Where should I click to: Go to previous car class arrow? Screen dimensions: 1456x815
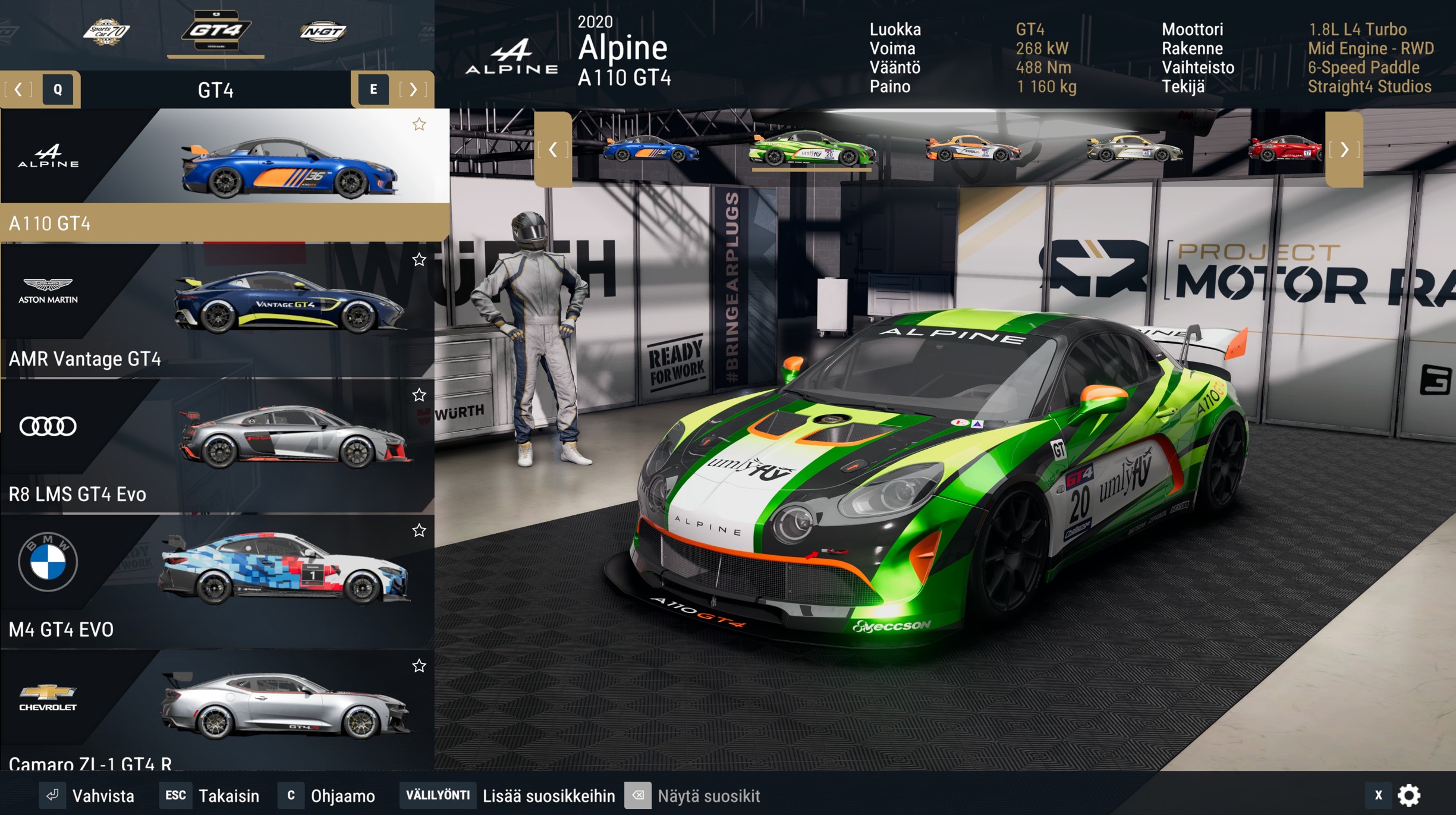coord(18,90)
